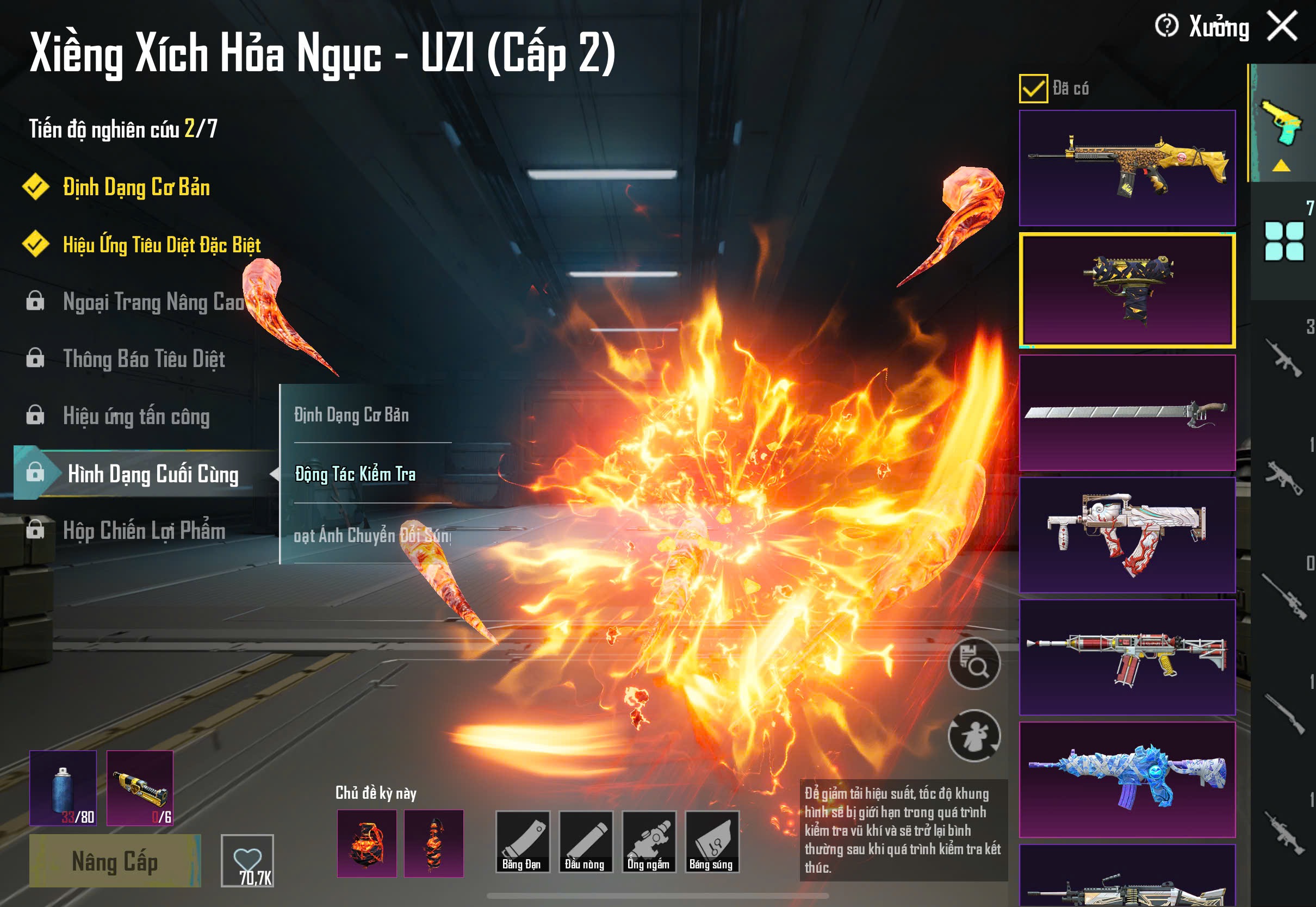Select the Ống ngắm scope attachment slot
Viewport: 1316px width, 907px height.
(x=648, y=842)
